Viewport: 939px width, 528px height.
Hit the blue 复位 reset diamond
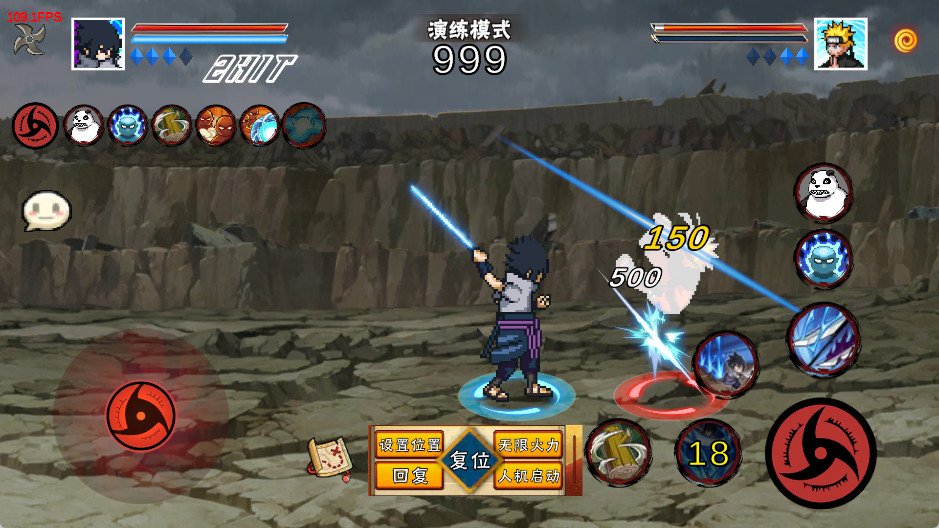tap(469, 461)
